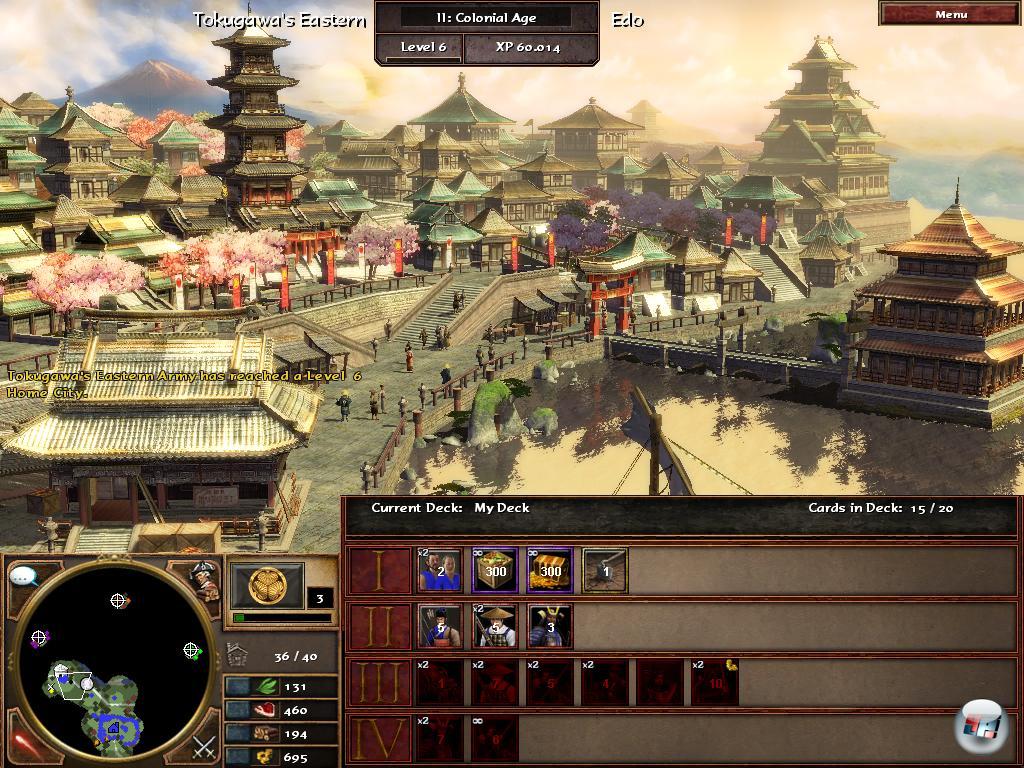
Task: Choose the 300 food crate card
Action: tap(495, 570)
